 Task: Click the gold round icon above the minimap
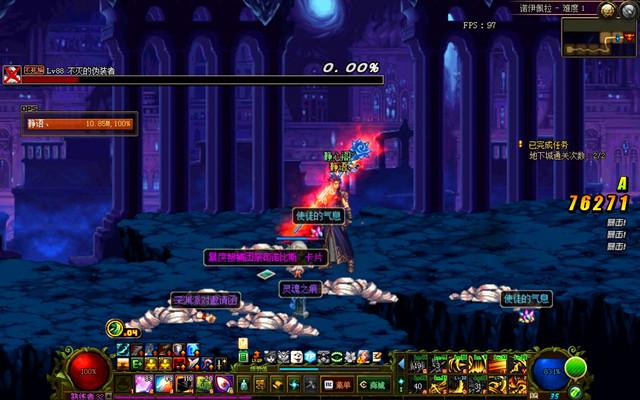point(608,10)
